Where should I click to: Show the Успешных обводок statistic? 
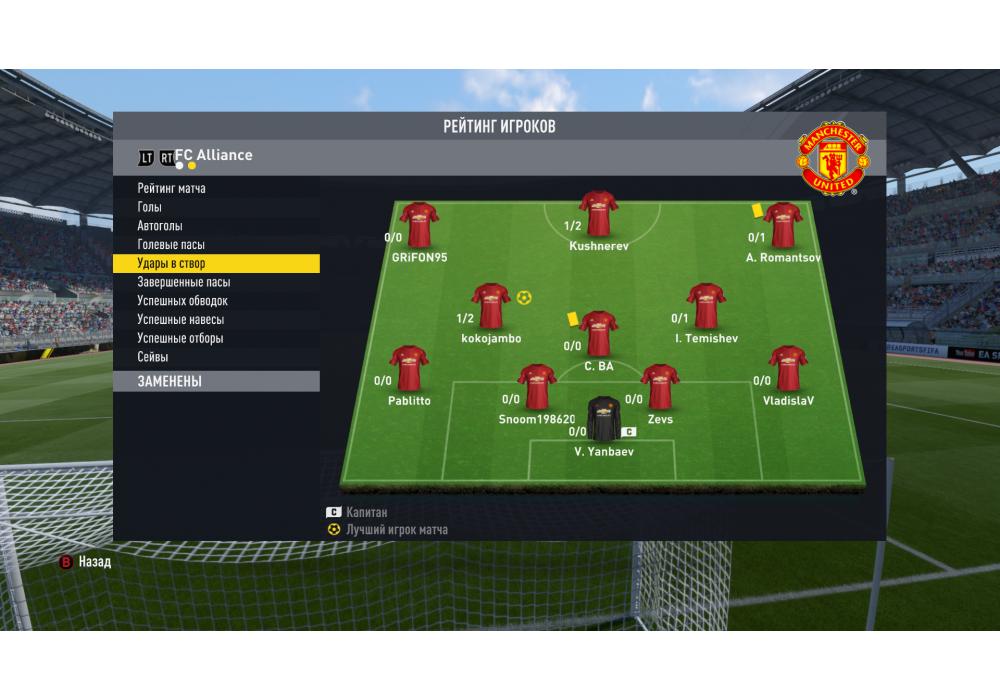[182, 301]
